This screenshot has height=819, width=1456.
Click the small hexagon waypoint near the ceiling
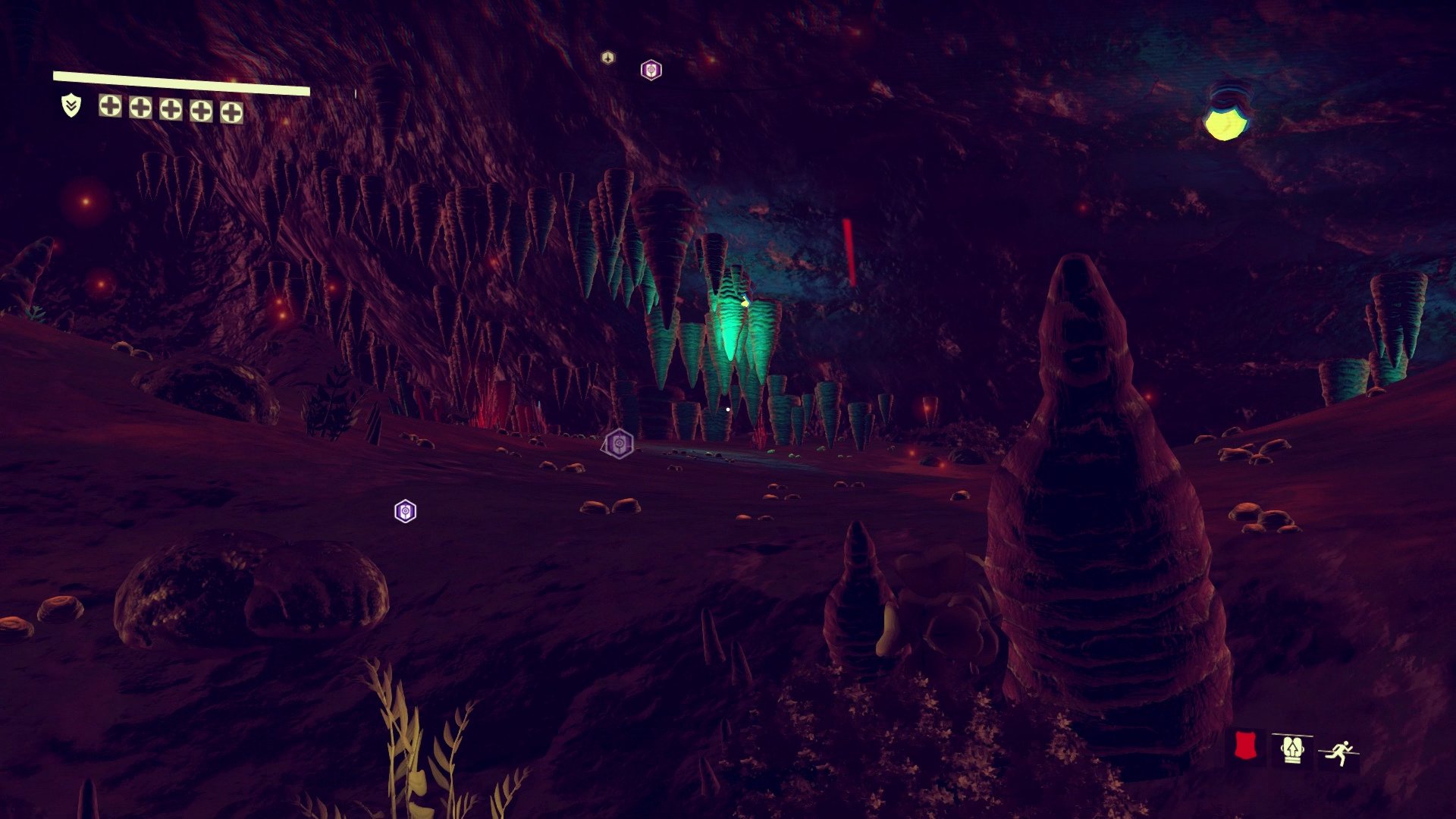(607, 57)
